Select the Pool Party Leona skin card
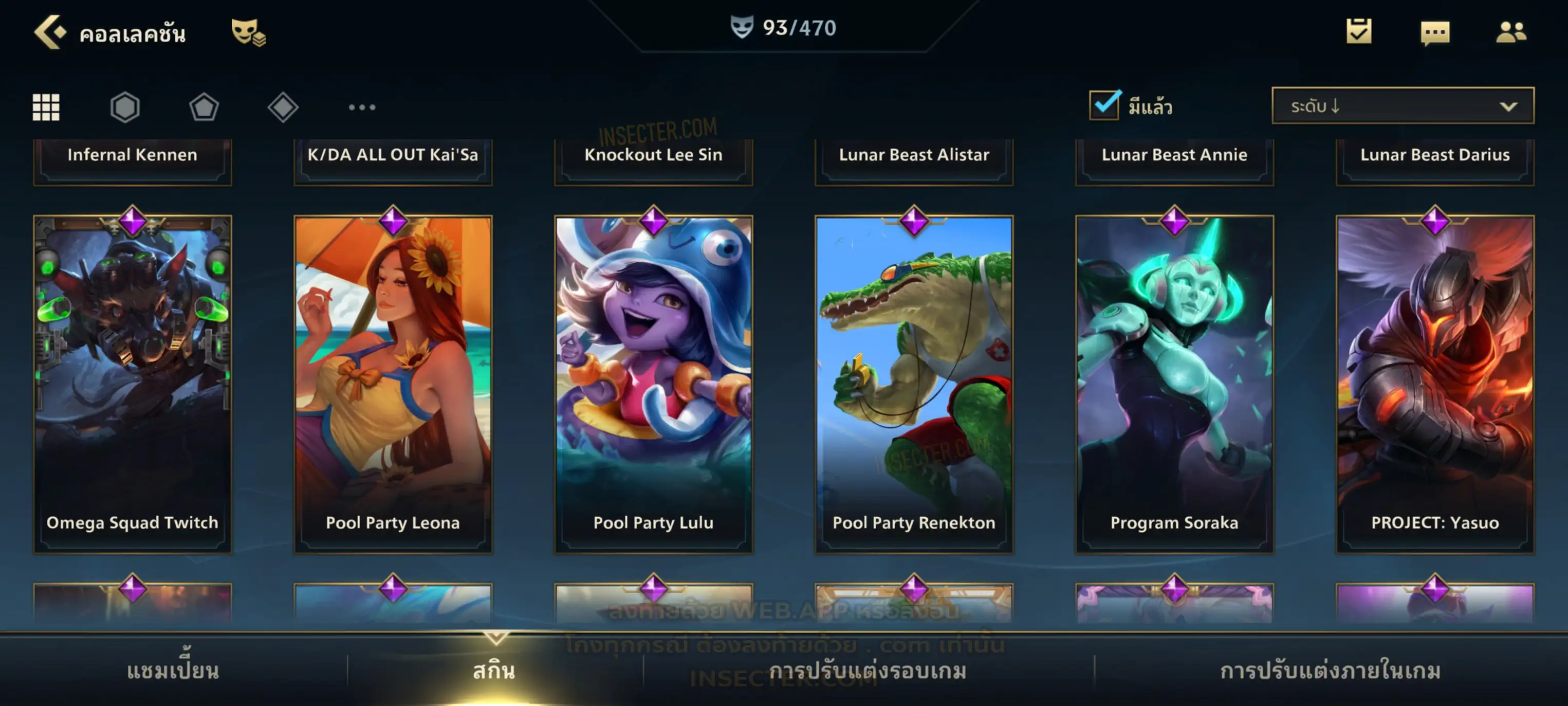 pyautogui.click(x=393, y=384)
